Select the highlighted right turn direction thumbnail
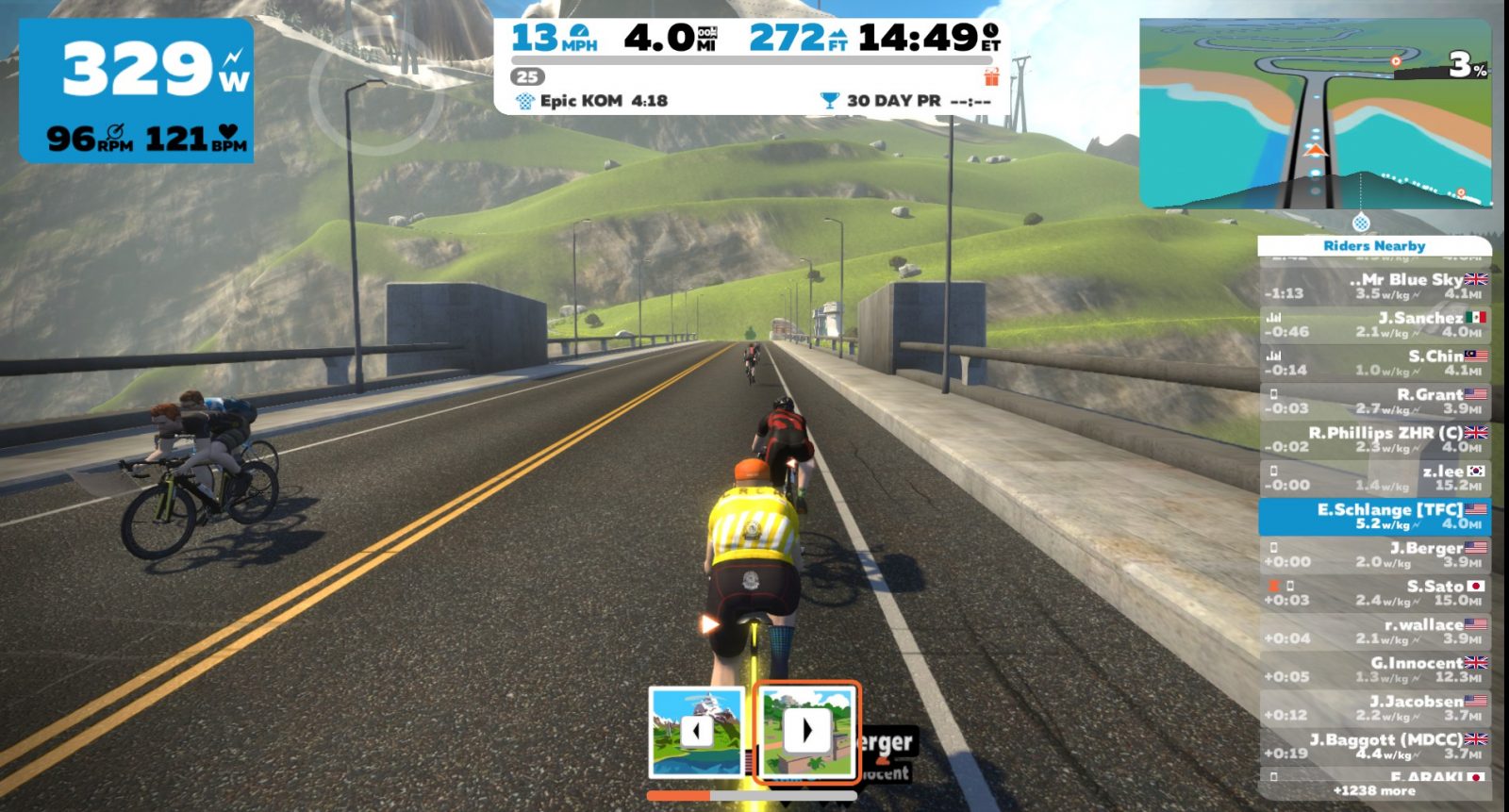This screenshot has height=812, width=1509. [806, 732]
